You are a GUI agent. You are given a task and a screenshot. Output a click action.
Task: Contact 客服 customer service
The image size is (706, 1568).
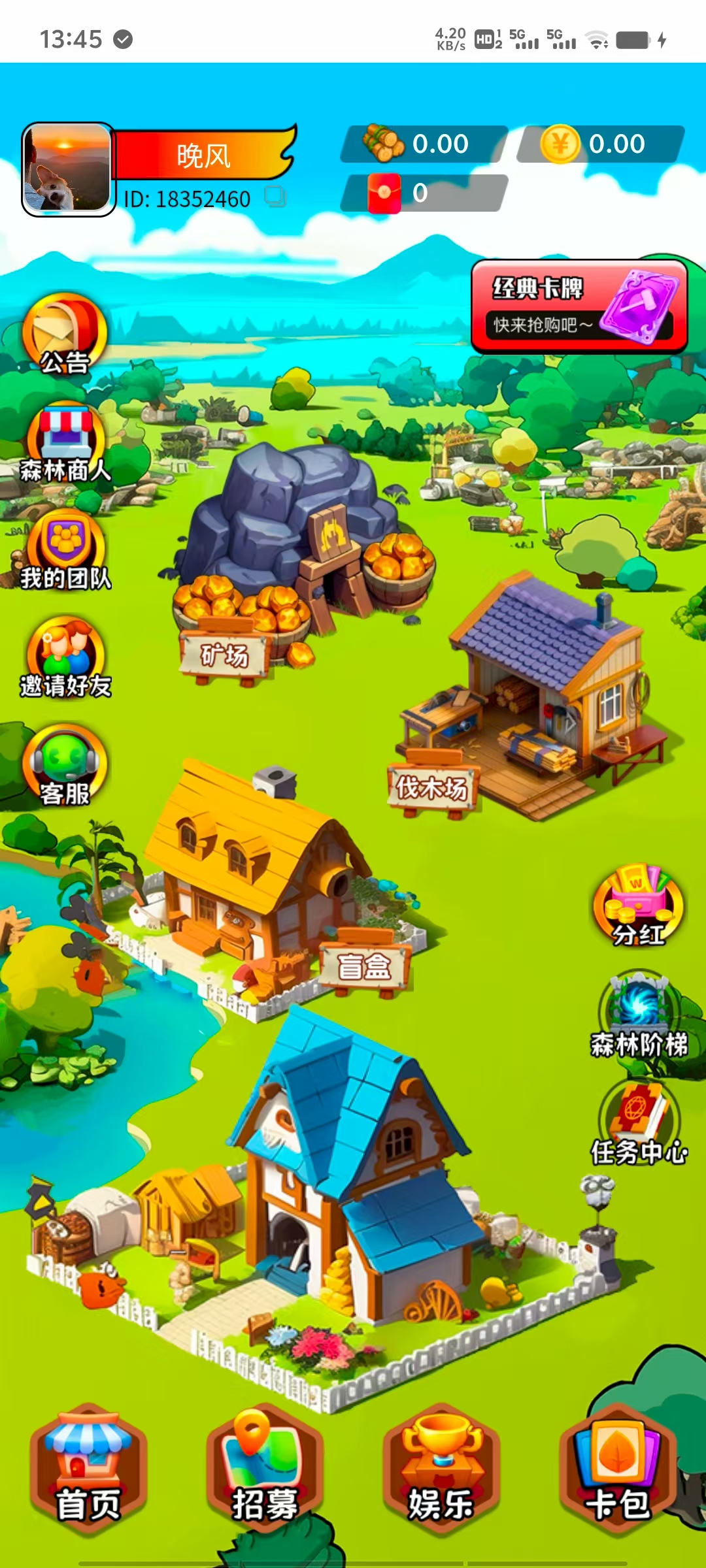(x=65, y=766)
